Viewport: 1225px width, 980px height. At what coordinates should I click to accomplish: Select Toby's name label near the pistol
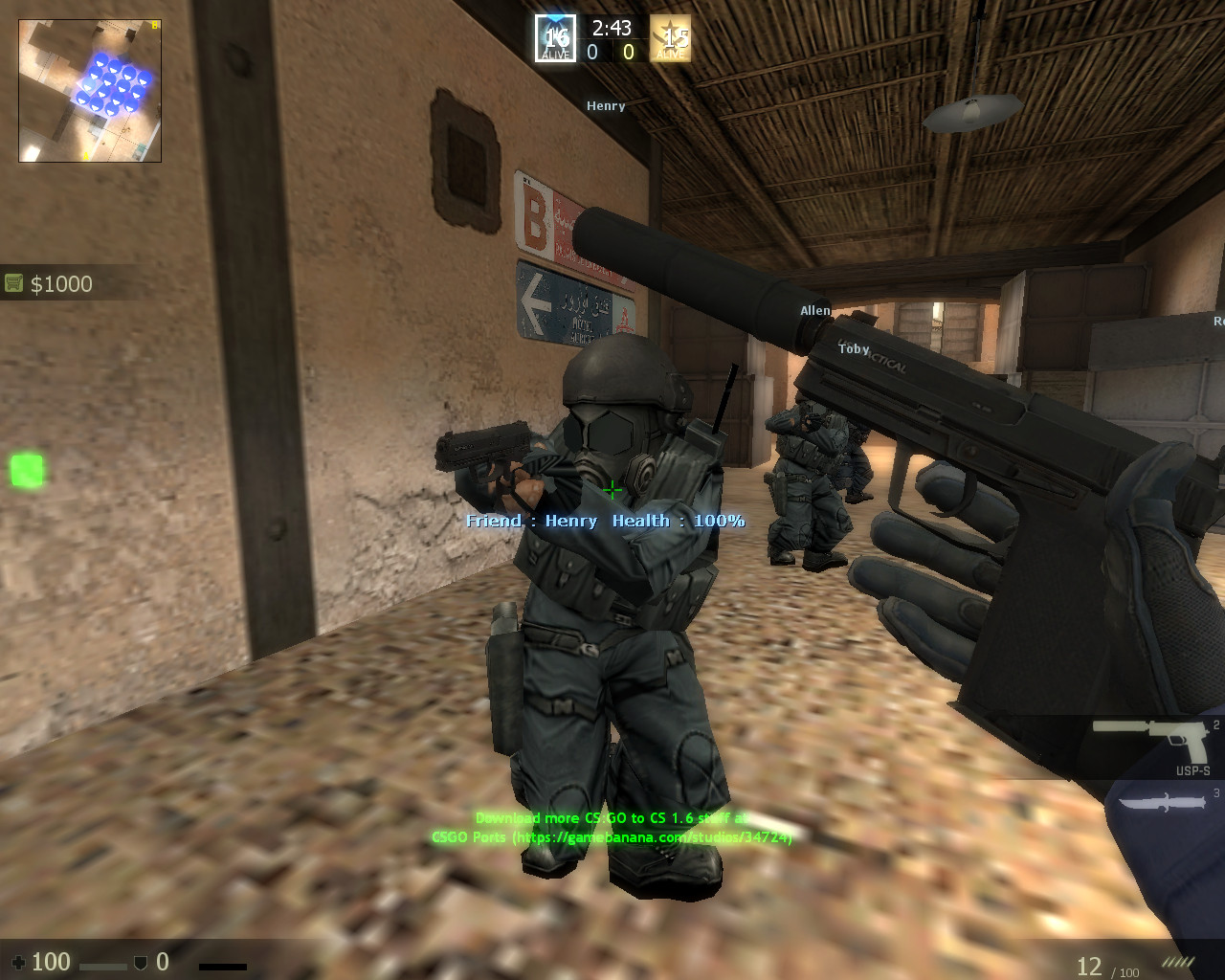pyautogui.click(x=854, y=348)
